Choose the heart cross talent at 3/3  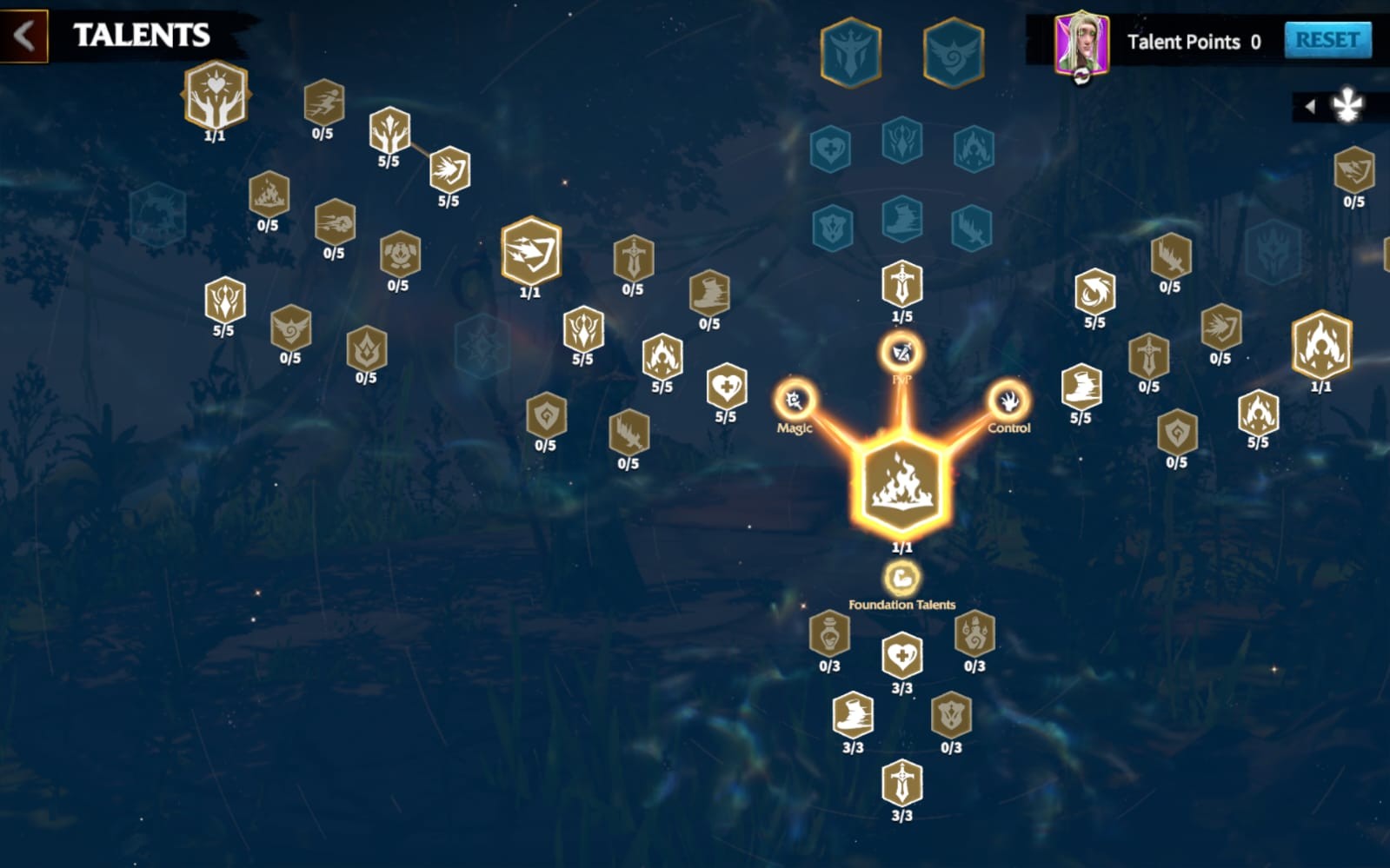[901, 655]
